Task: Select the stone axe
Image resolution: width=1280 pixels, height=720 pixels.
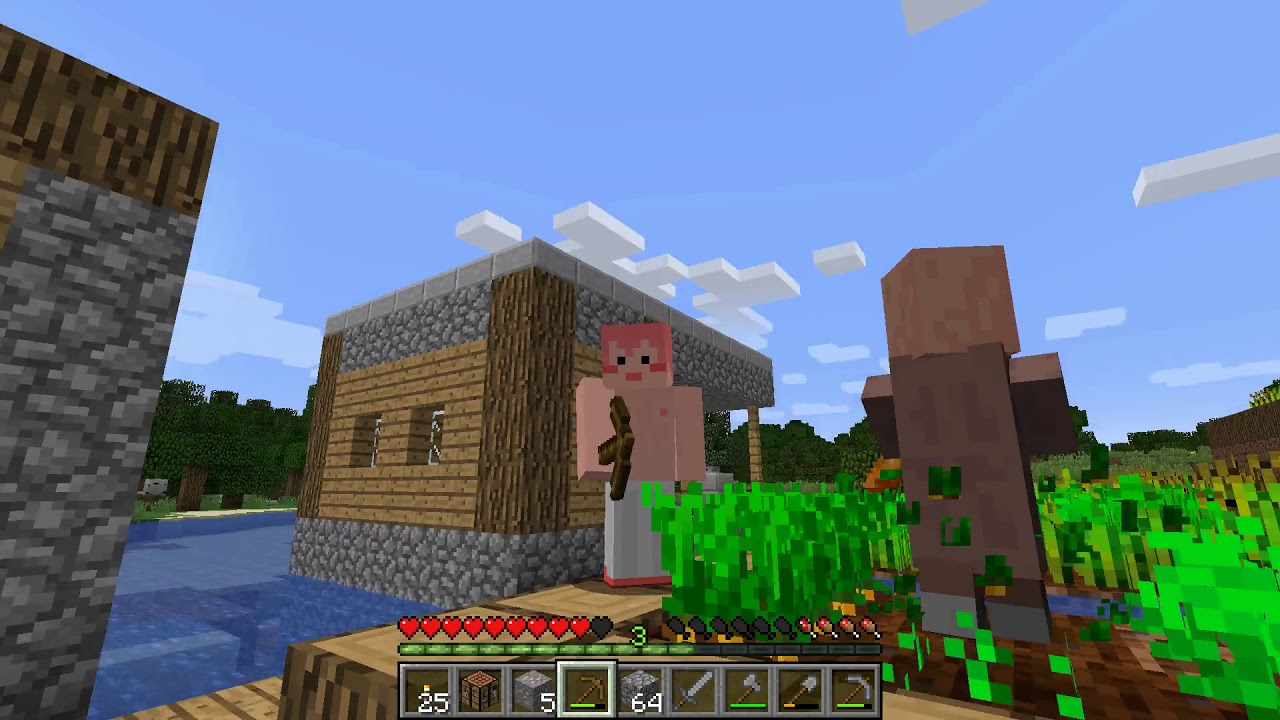Action: pos(747,688)
